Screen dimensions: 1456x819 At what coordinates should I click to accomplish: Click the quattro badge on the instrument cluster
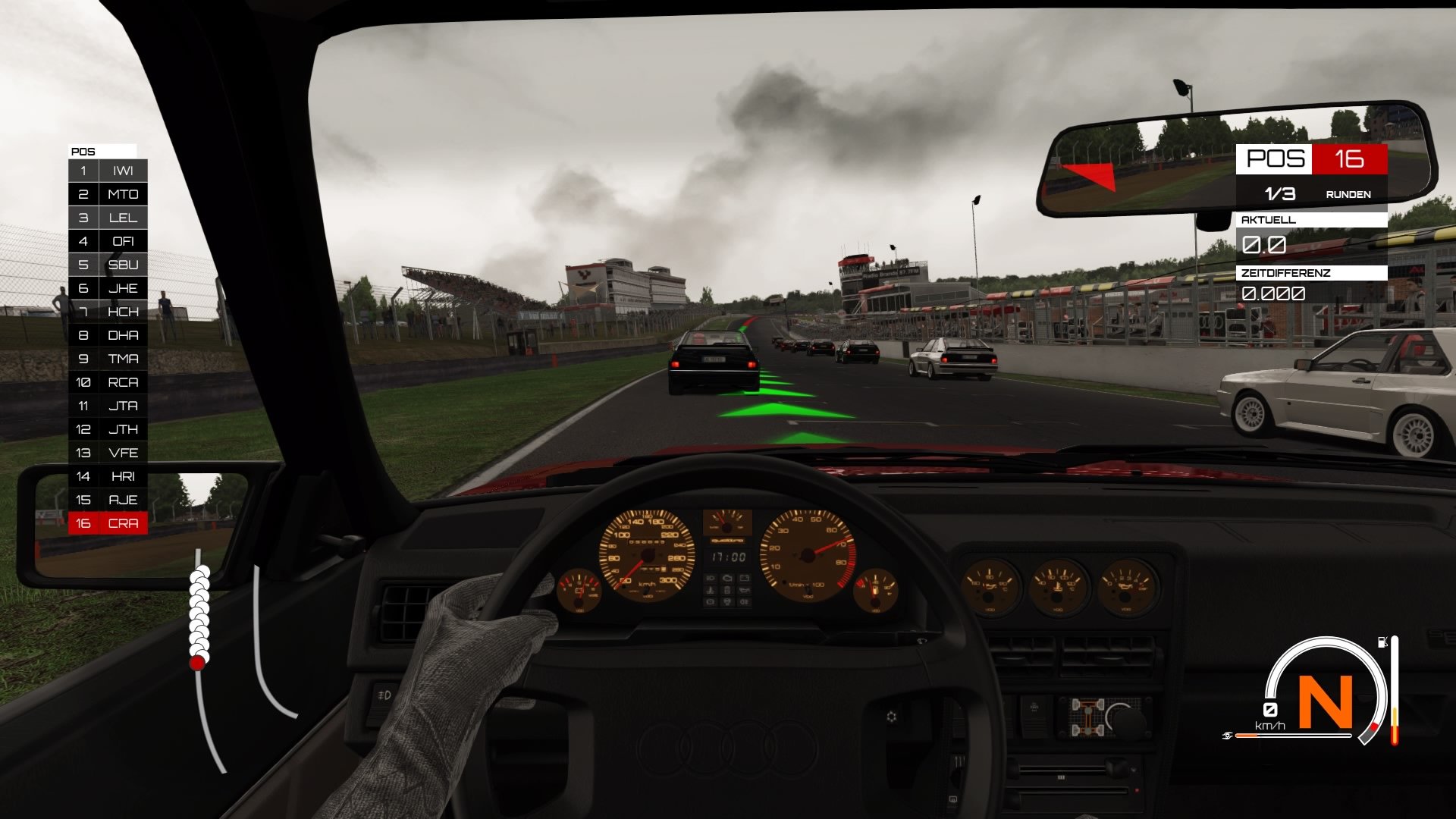727,541
